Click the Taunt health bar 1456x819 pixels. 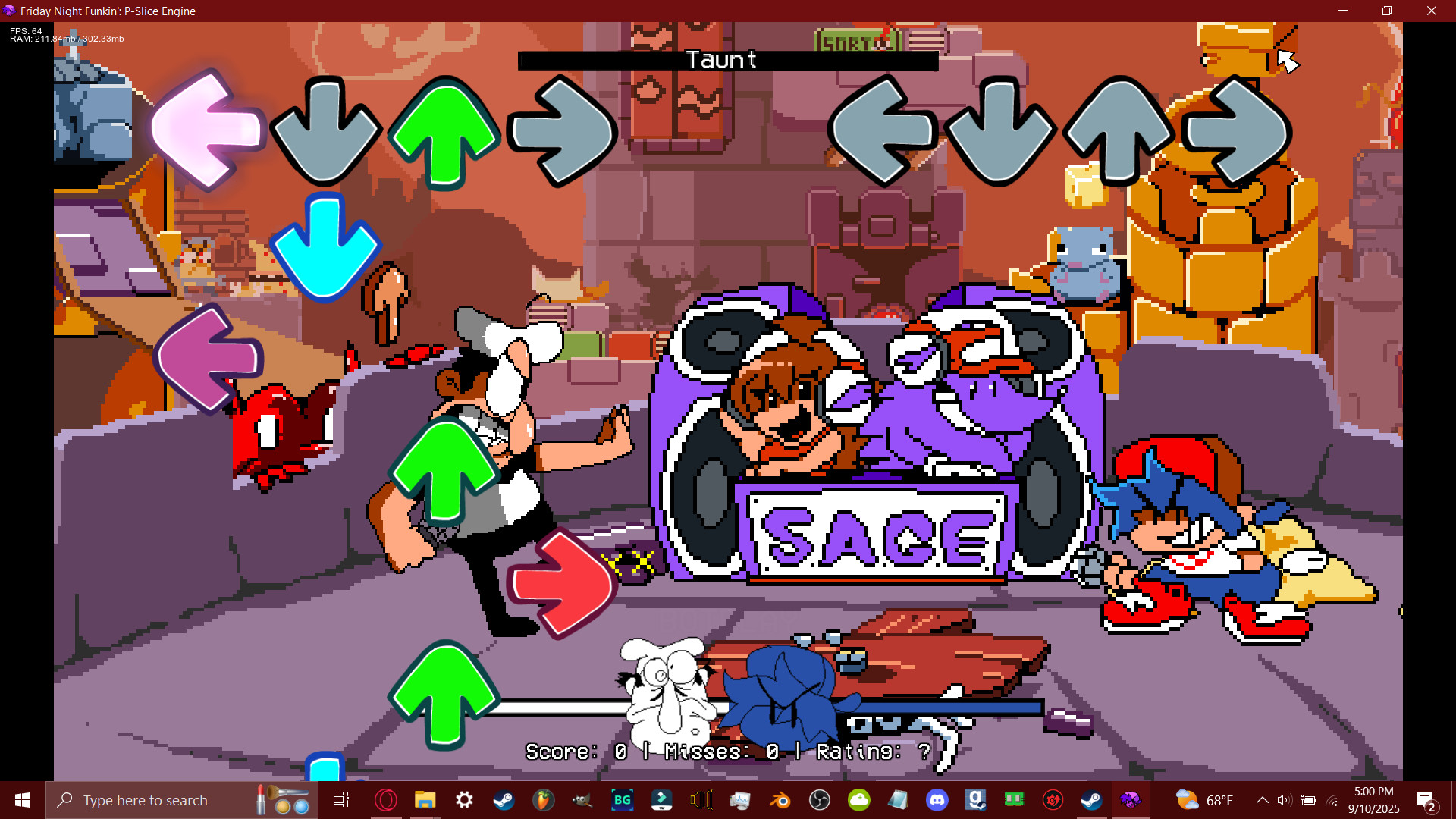(x=728, y=61)
